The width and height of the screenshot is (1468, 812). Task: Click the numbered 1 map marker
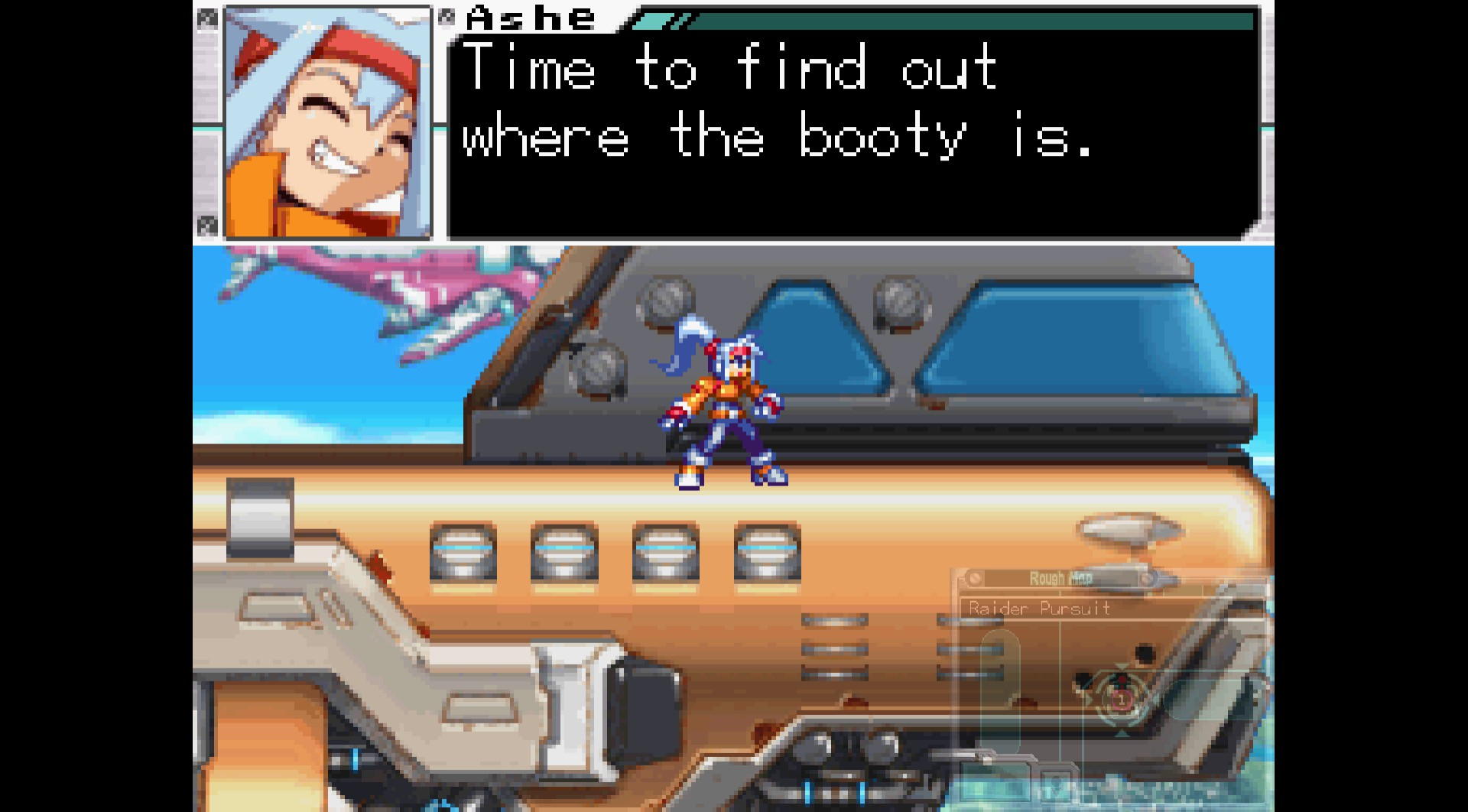pyautogui.click(x=1121, y=699)
